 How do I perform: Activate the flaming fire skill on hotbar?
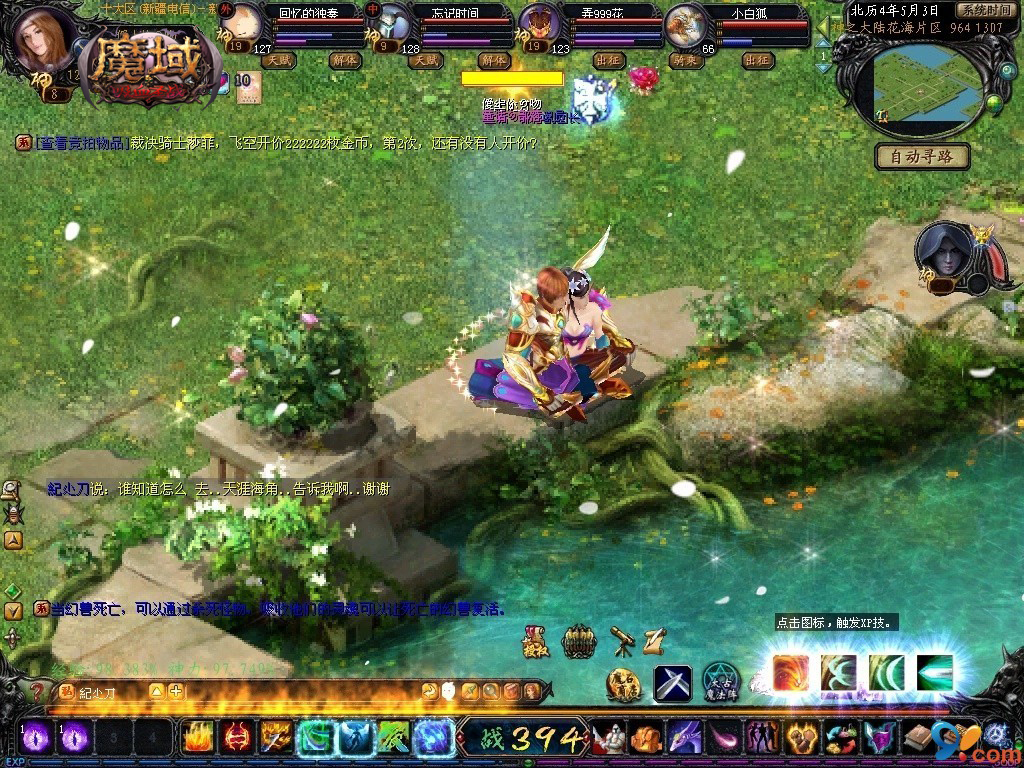coord(198,738)
